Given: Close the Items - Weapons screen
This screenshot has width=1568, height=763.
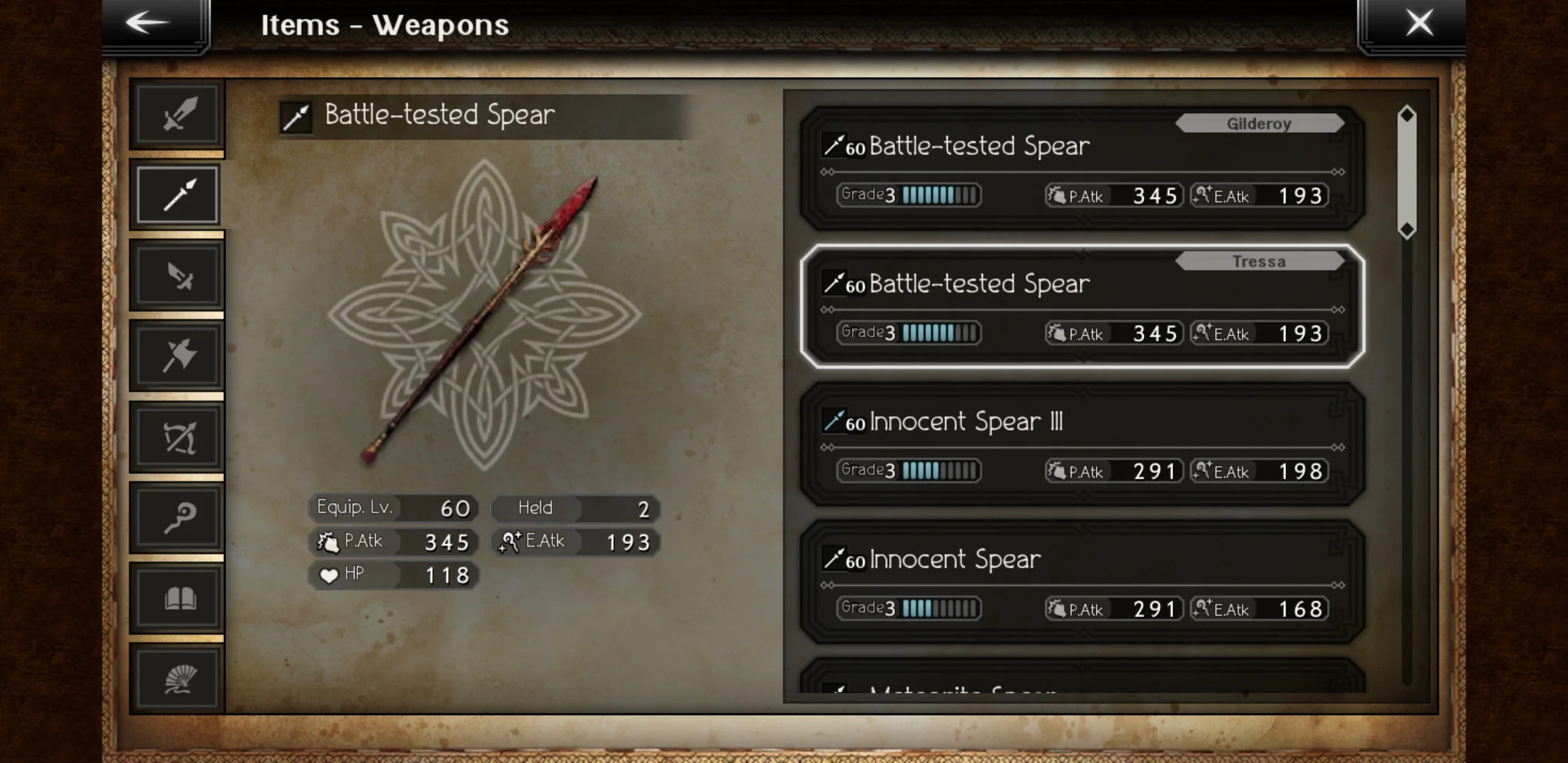Looking at the screenshot, I should 1420,22.
